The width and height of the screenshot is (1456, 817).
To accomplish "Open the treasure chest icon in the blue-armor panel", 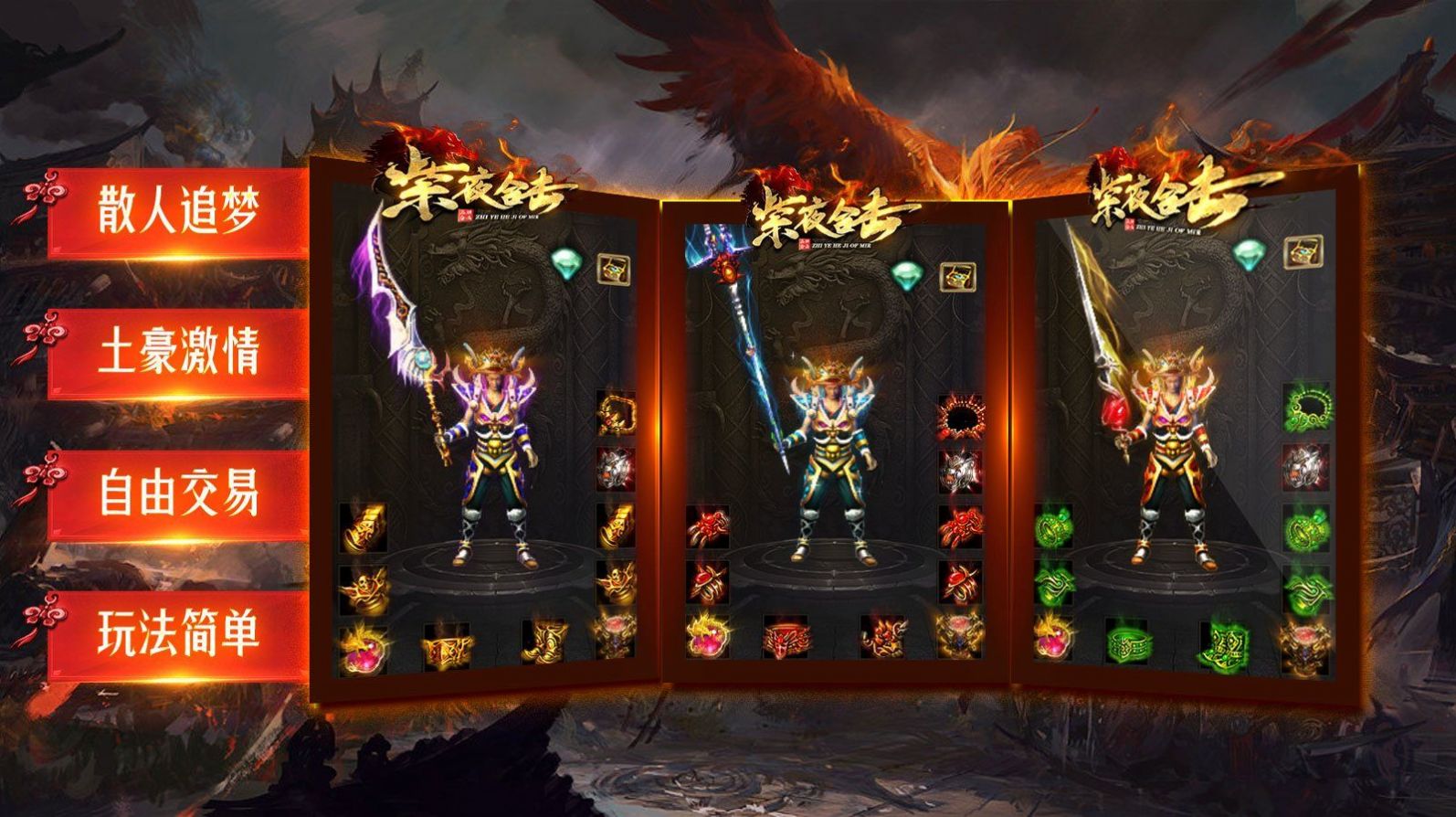I will (x=957, y=275).
